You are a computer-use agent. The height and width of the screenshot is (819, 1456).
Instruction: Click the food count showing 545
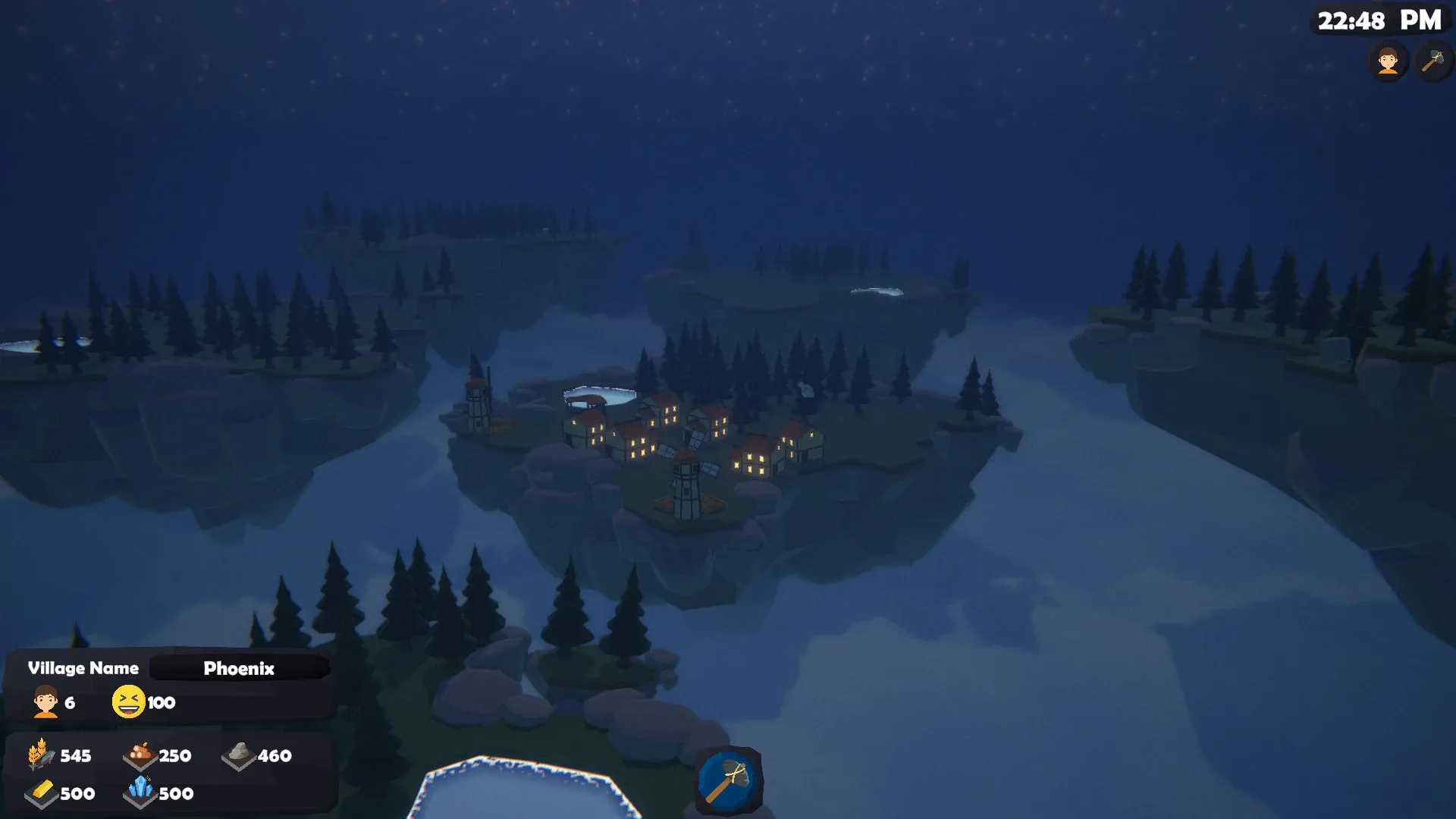(74, 755)
